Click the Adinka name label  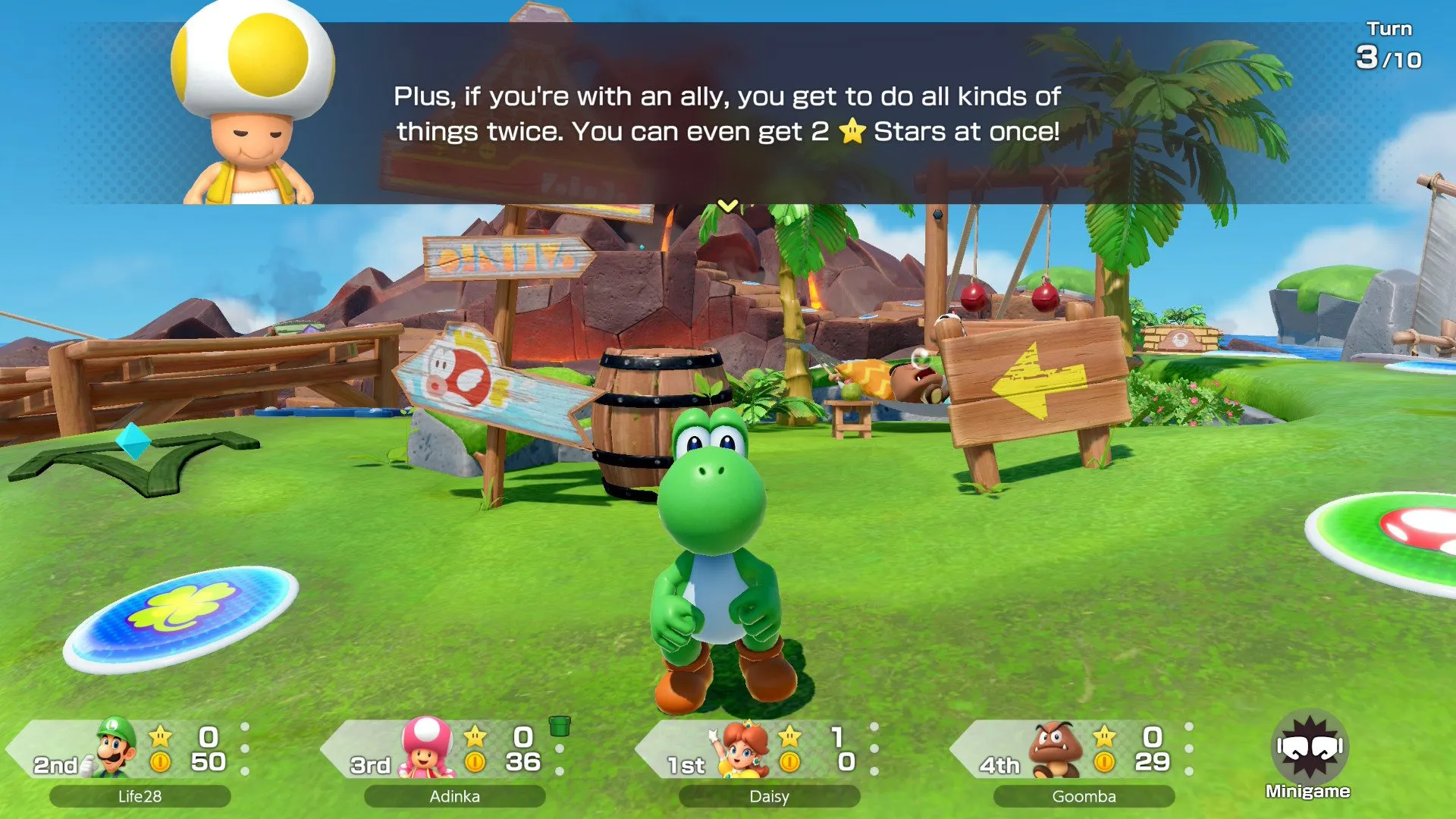point(453,796)
